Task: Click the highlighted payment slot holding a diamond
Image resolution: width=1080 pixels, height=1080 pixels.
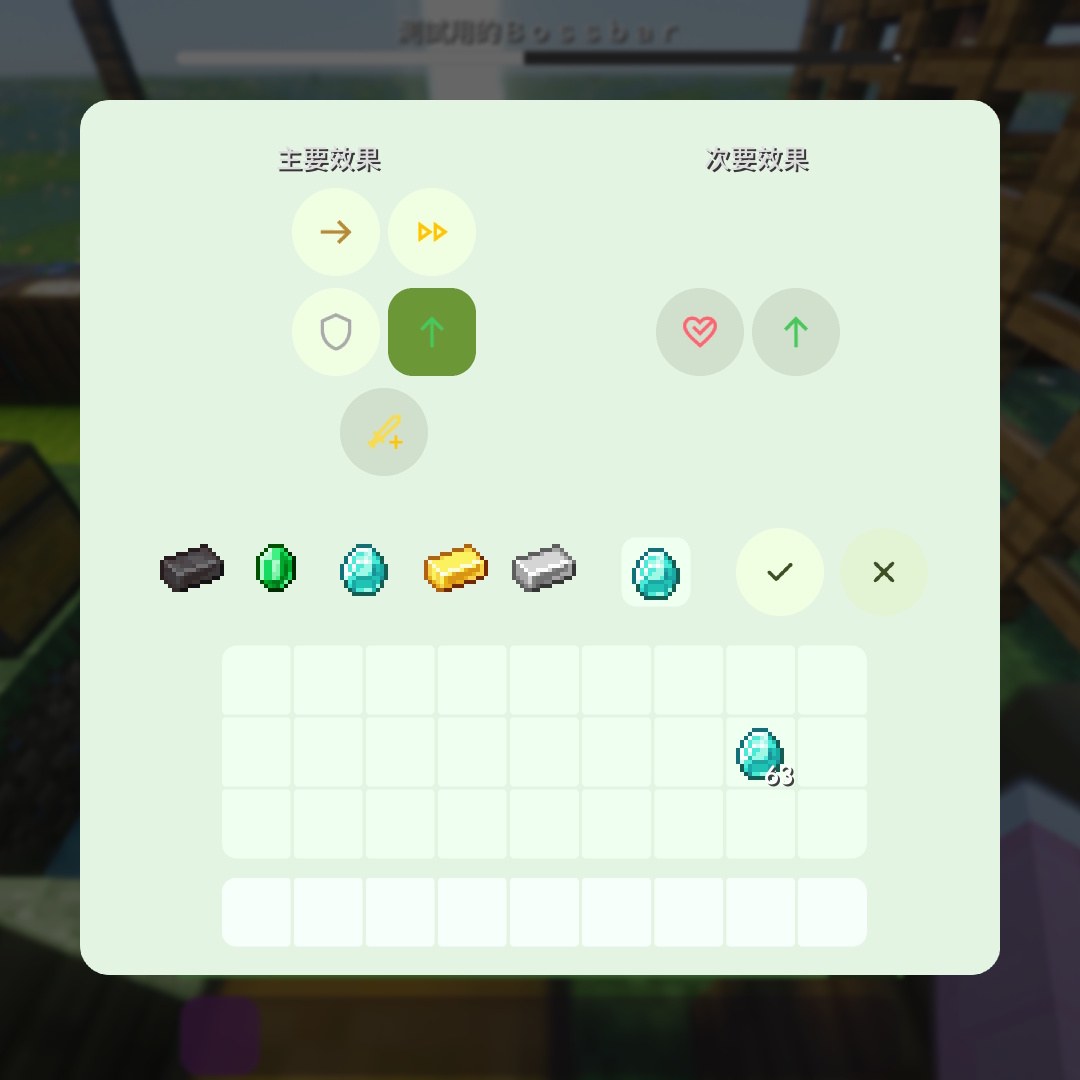Action: pos(656,572)
